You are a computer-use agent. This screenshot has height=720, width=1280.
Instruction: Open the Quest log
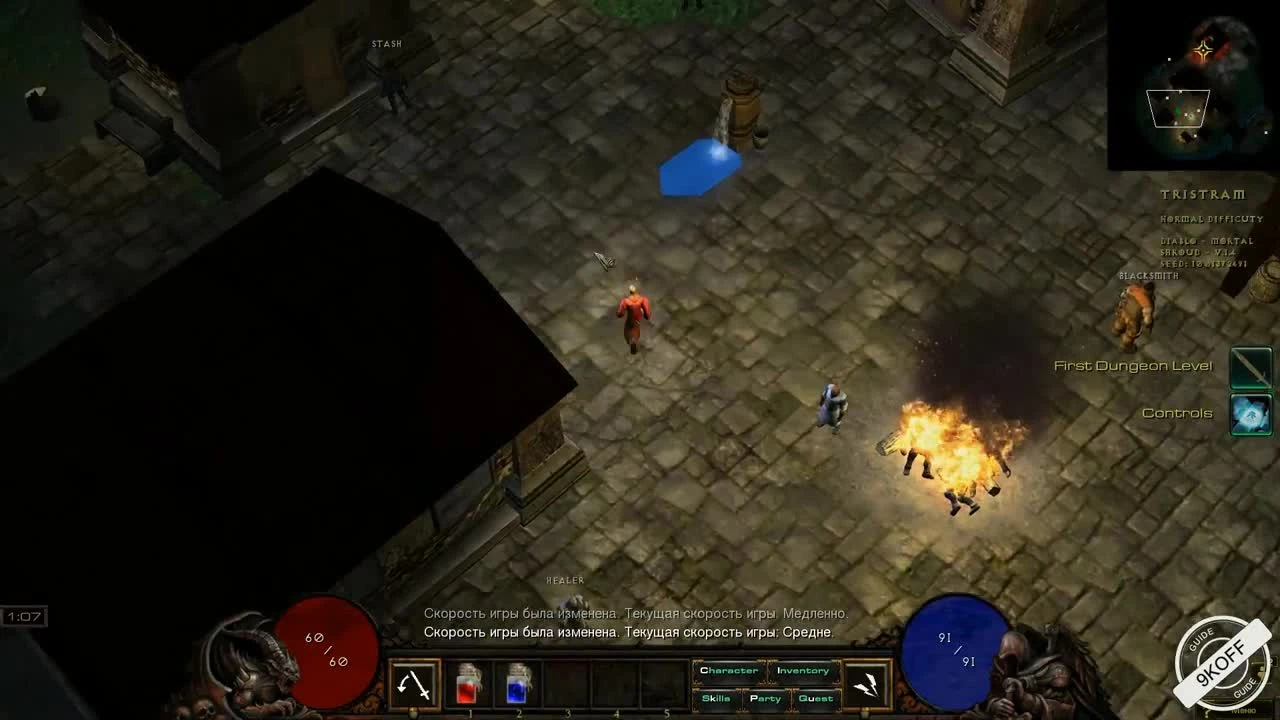[816, 699]
